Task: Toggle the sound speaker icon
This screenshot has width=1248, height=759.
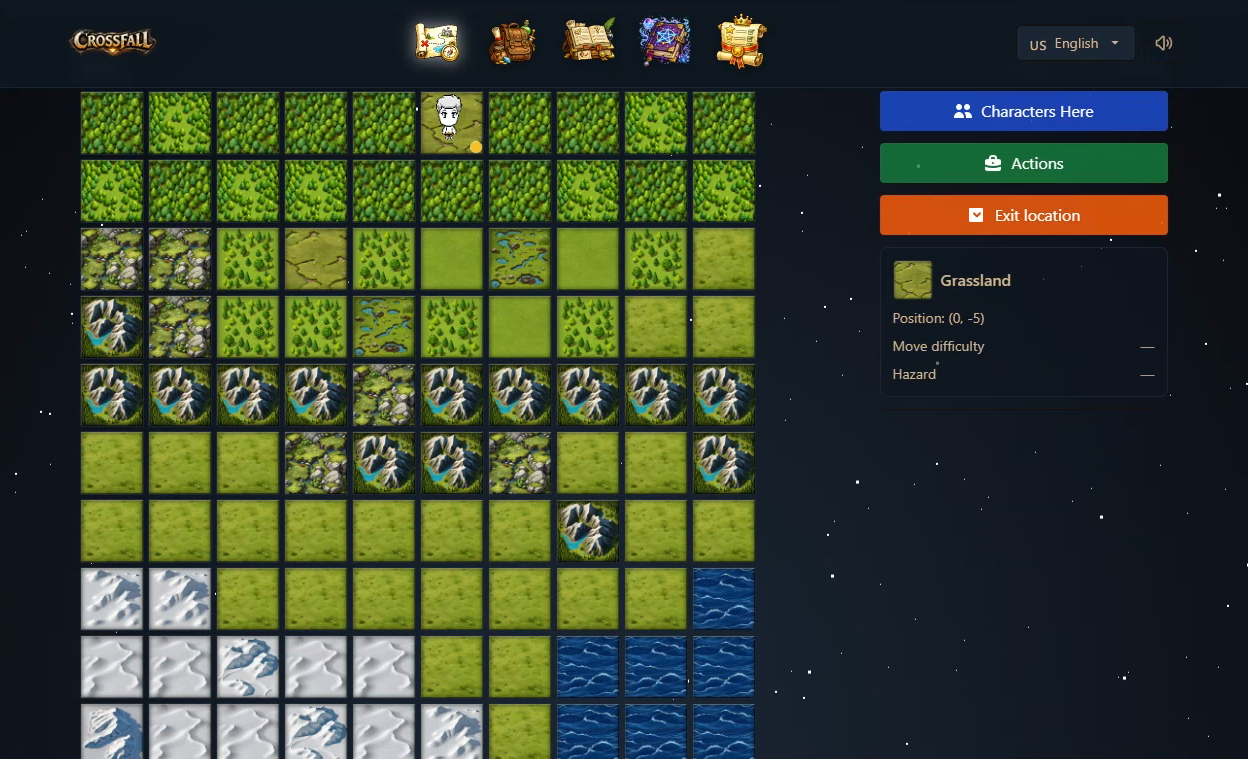Action: (x=1163, y=43)
